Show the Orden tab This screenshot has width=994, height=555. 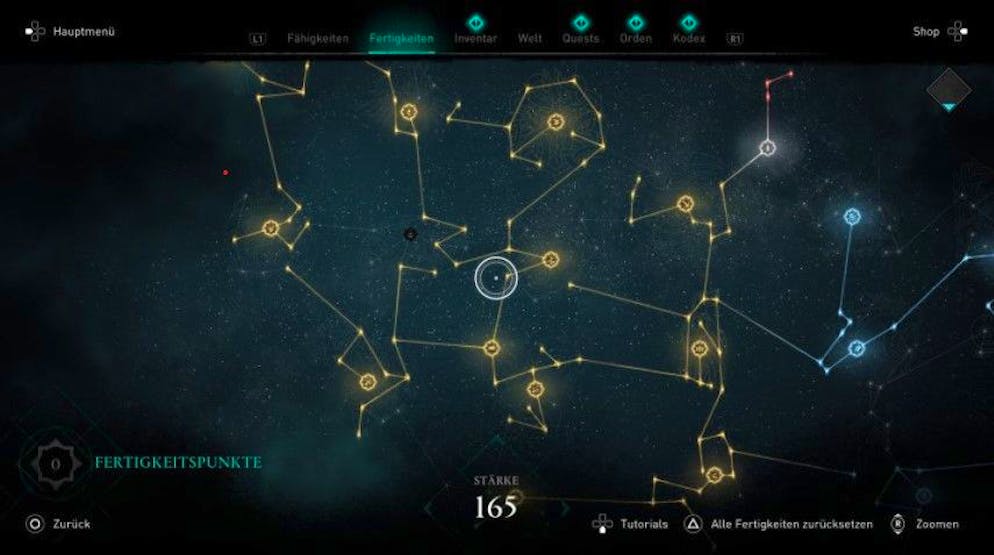pos(635,39)
